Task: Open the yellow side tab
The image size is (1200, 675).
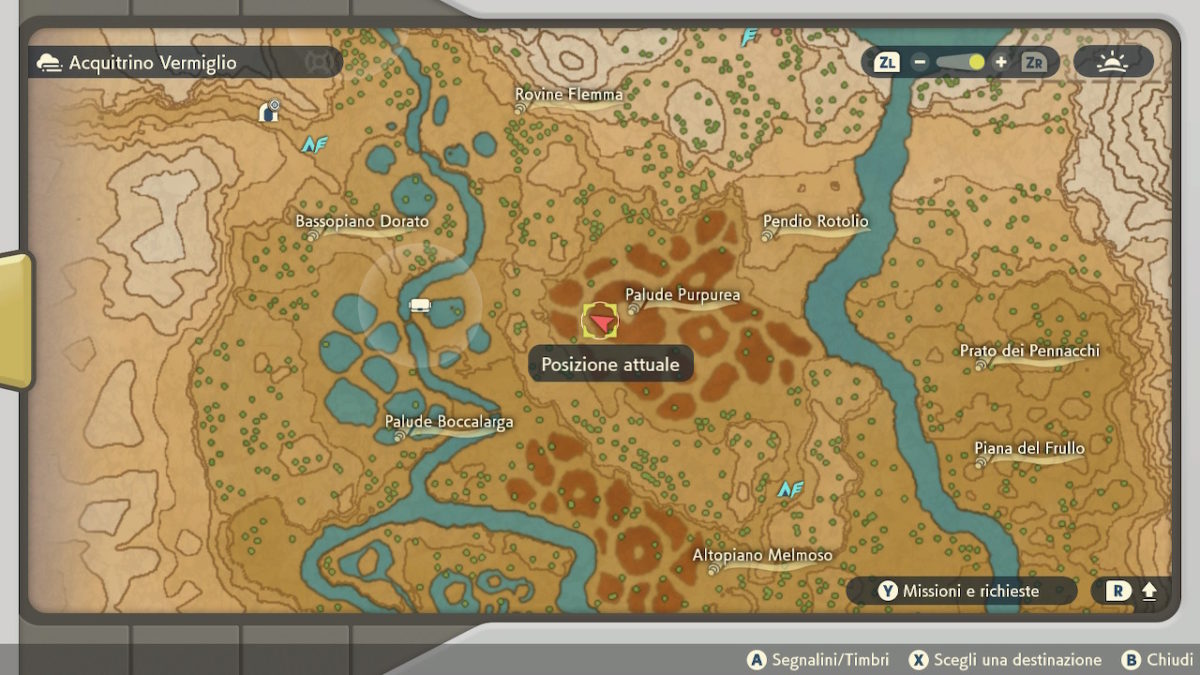Action: point(14,320)
